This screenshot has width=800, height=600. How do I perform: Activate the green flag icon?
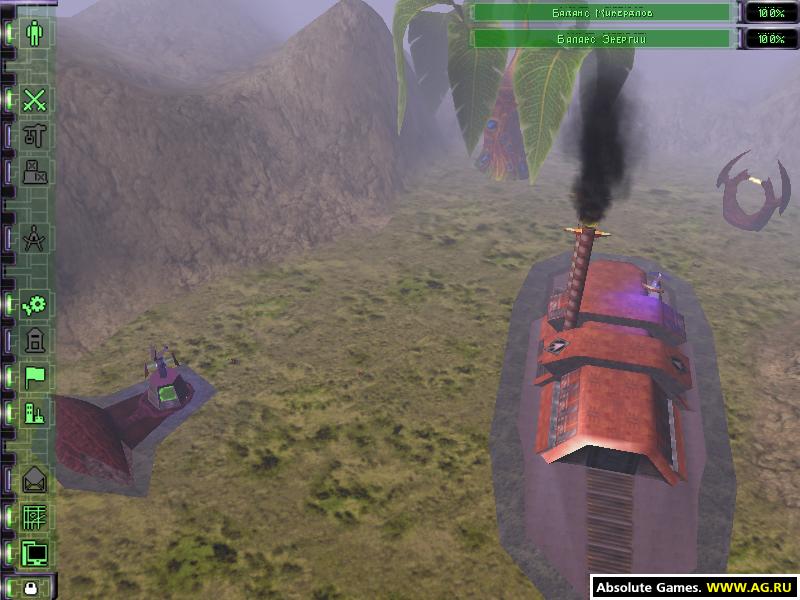click(x=36, y=377)
